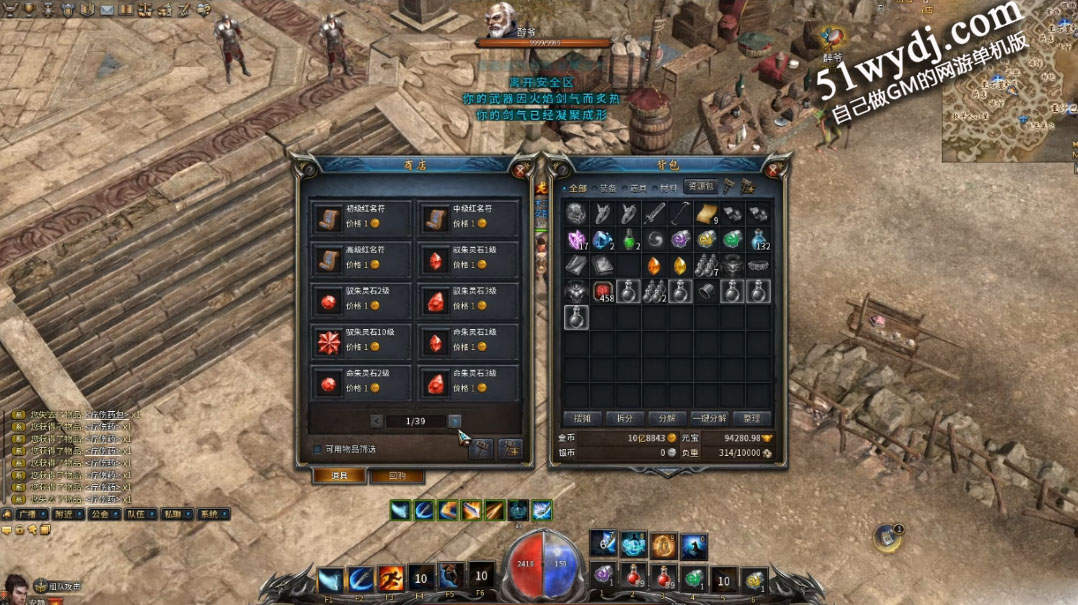
Task: Go to the previous shop page
Action: click(x=376, y=421)
